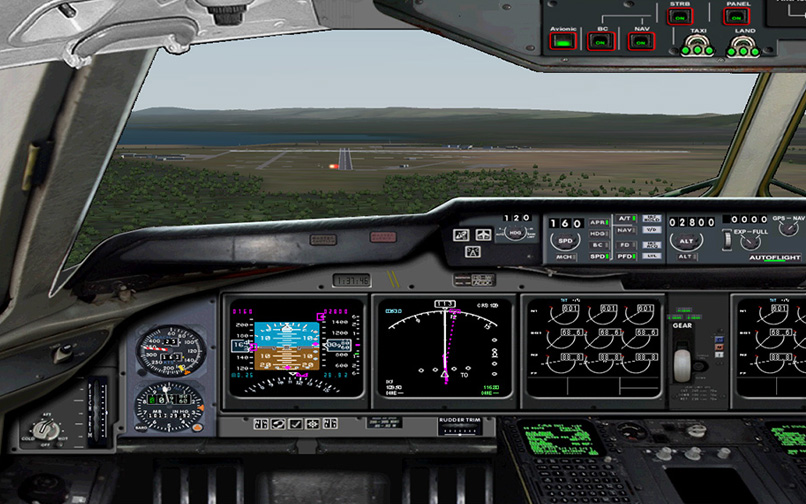
Task: Switch off the BC light button
Action: coord(602,42)
